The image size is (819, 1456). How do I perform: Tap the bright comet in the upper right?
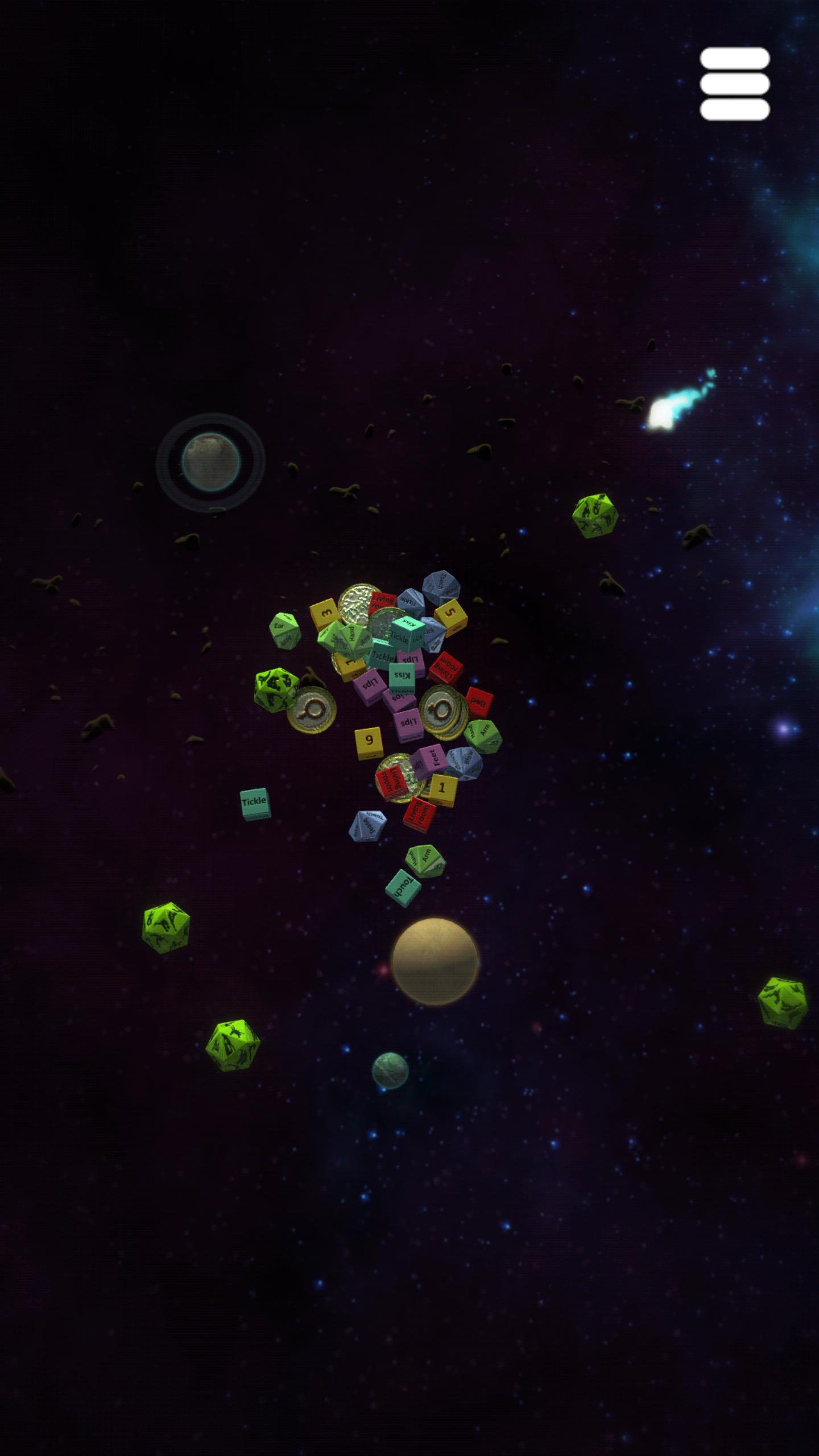click(661, 415)
